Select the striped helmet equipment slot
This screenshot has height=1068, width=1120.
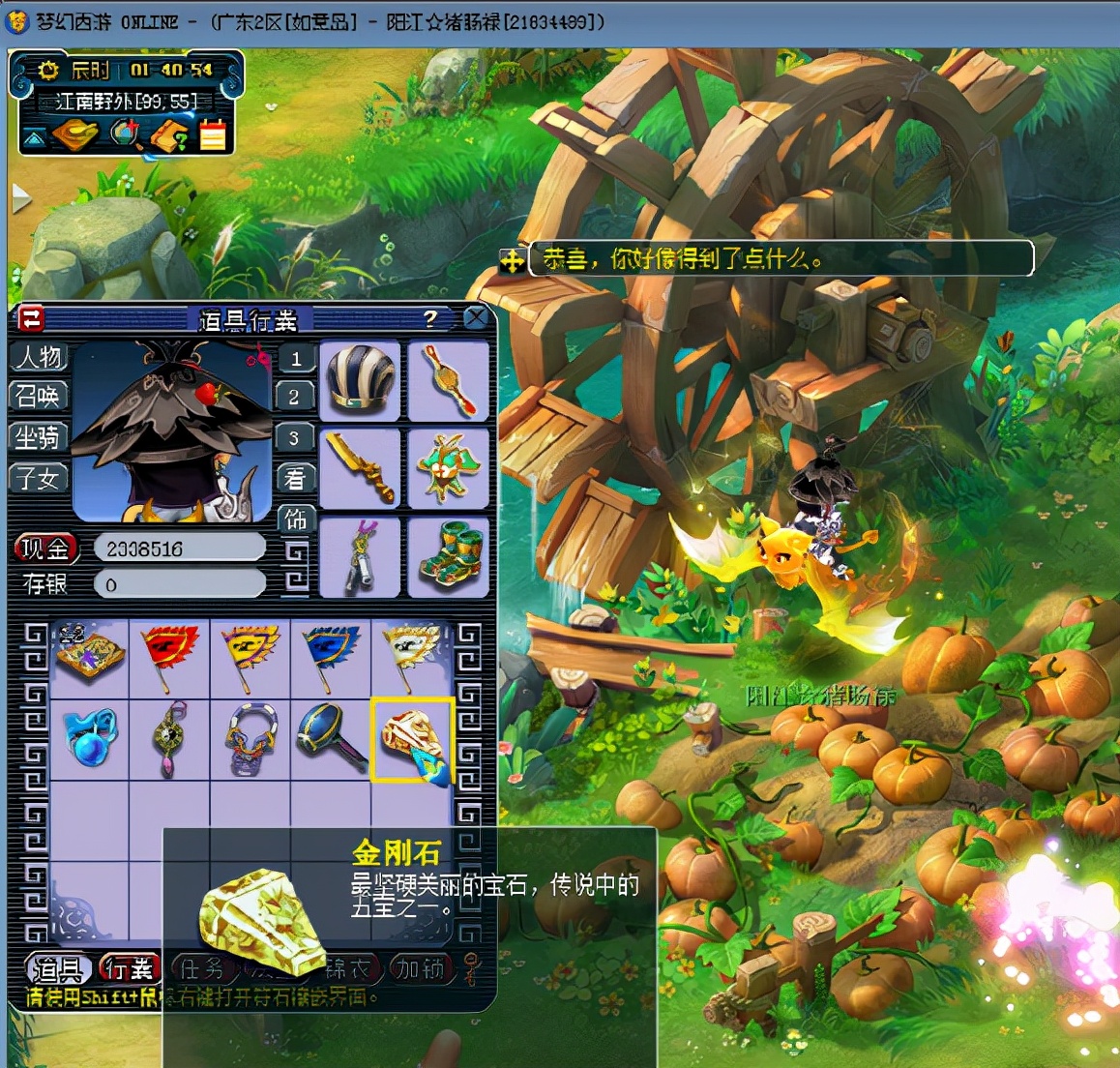360,380
